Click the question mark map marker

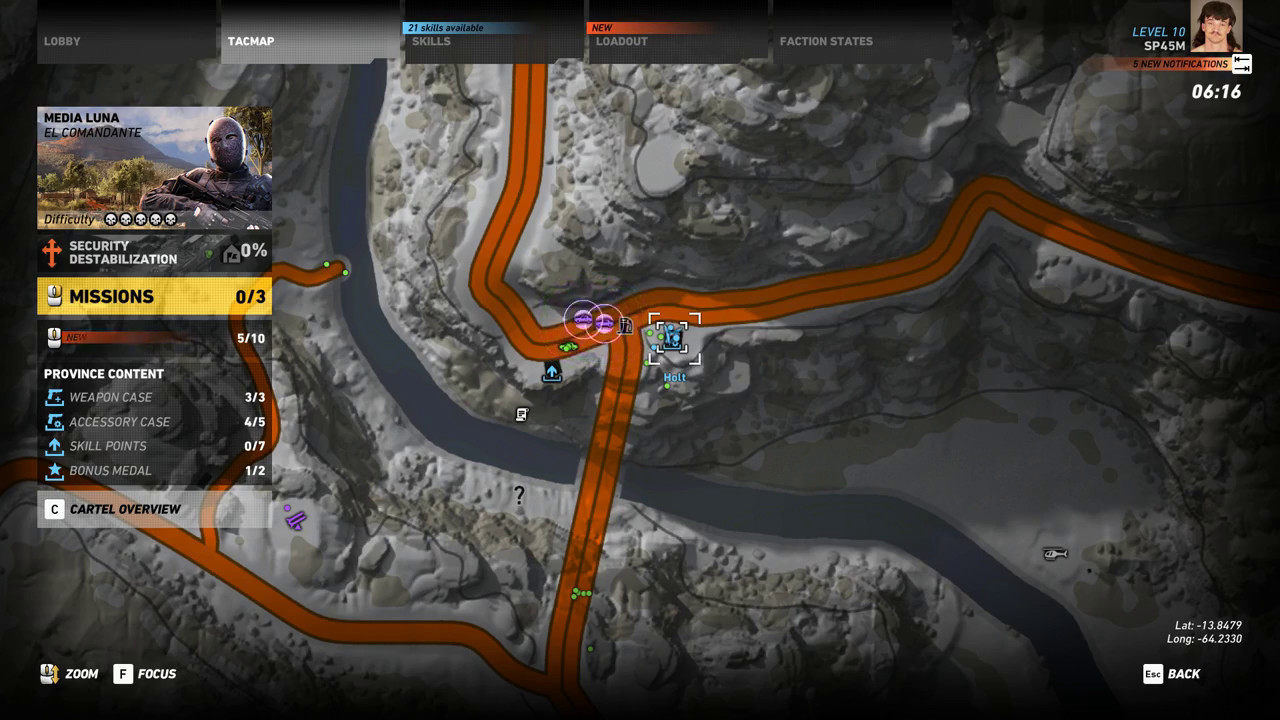(519, 494)
